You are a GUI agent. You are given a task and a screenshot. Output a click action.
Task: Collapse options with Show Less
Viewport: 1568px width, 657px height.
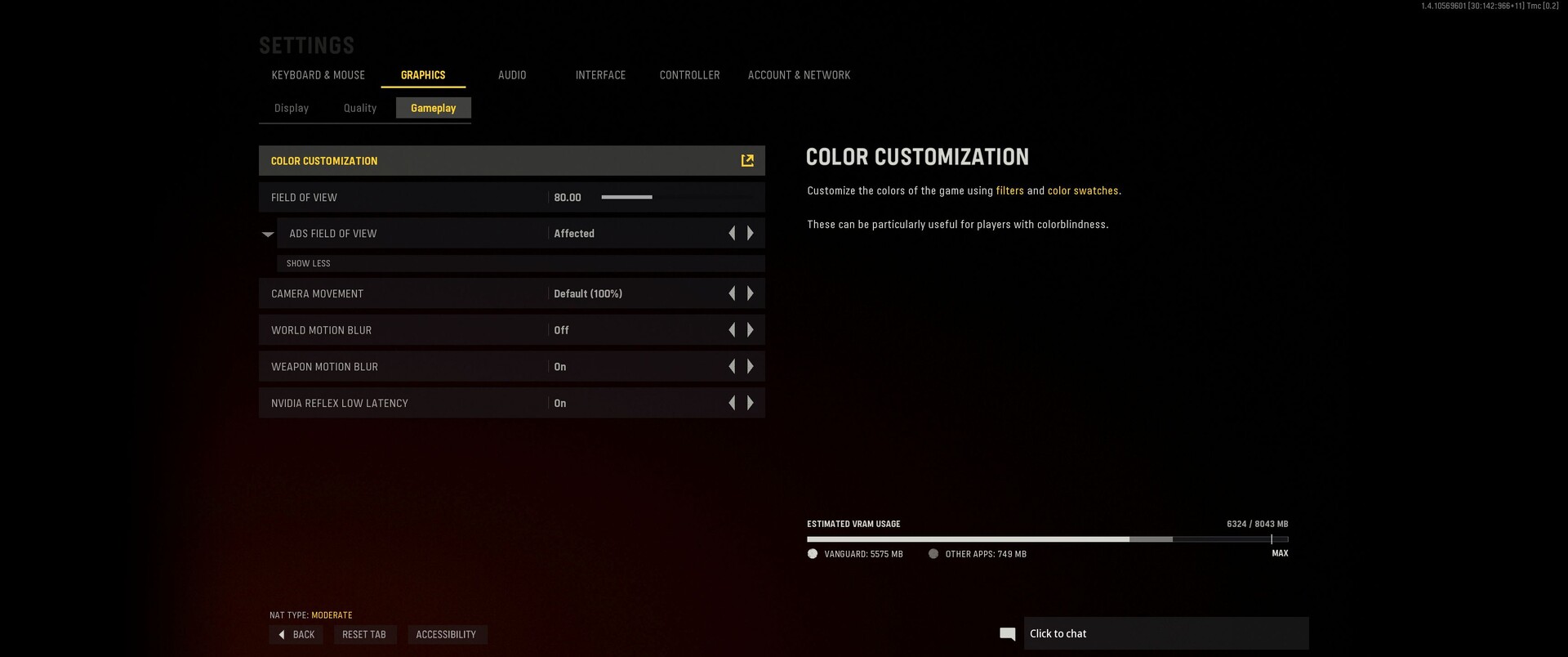309,263
